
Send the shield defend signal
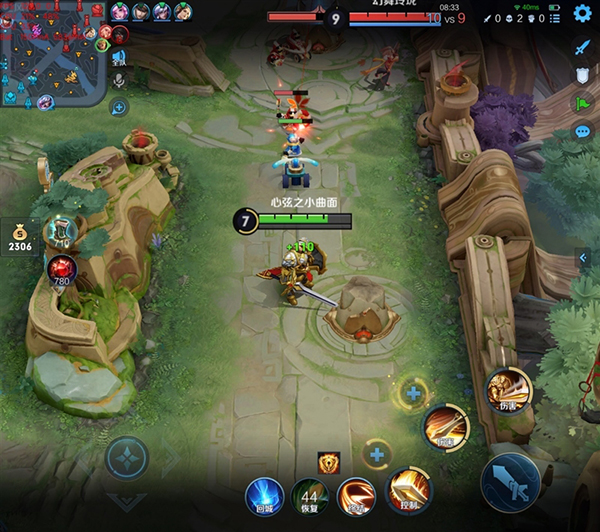coord(582,75)
